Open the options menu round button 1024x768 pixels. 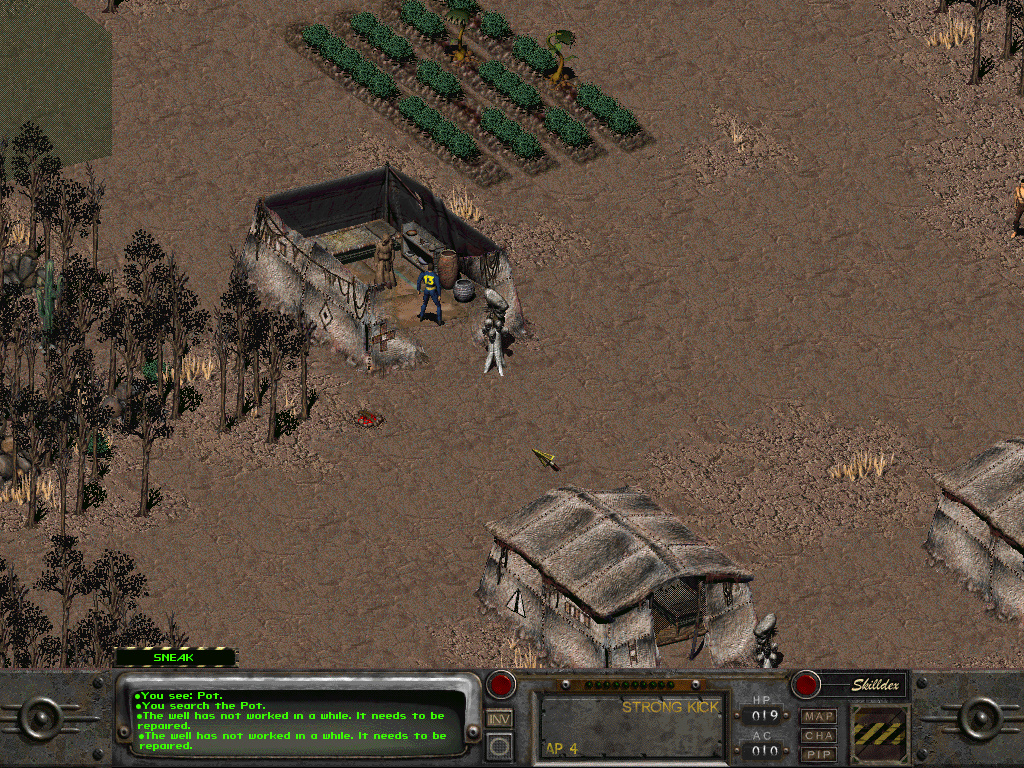pos(499,746)
